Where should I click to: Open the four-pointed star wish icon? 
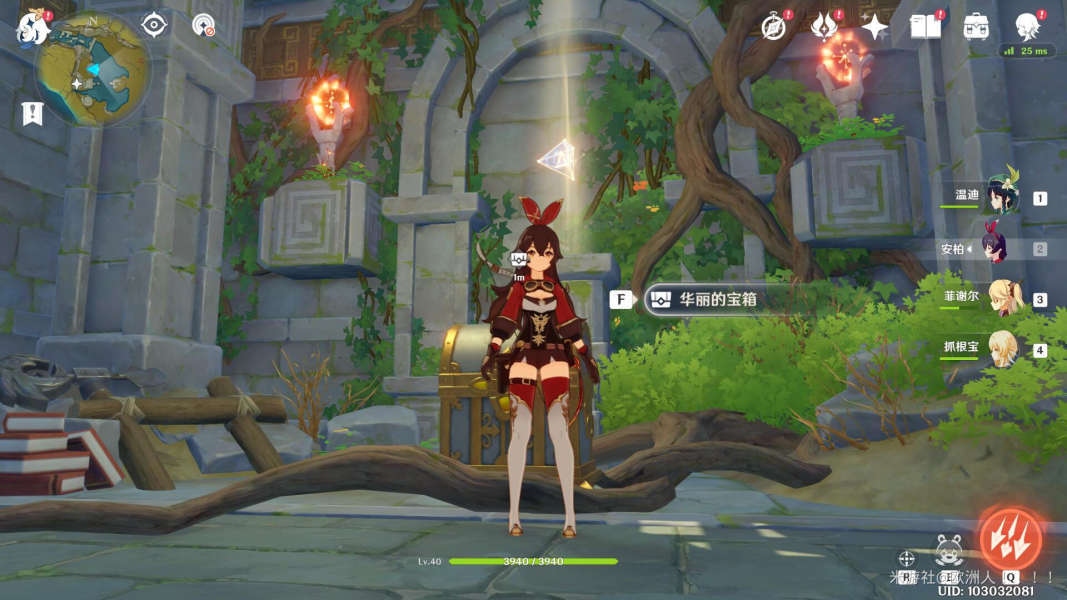[875, 28]
